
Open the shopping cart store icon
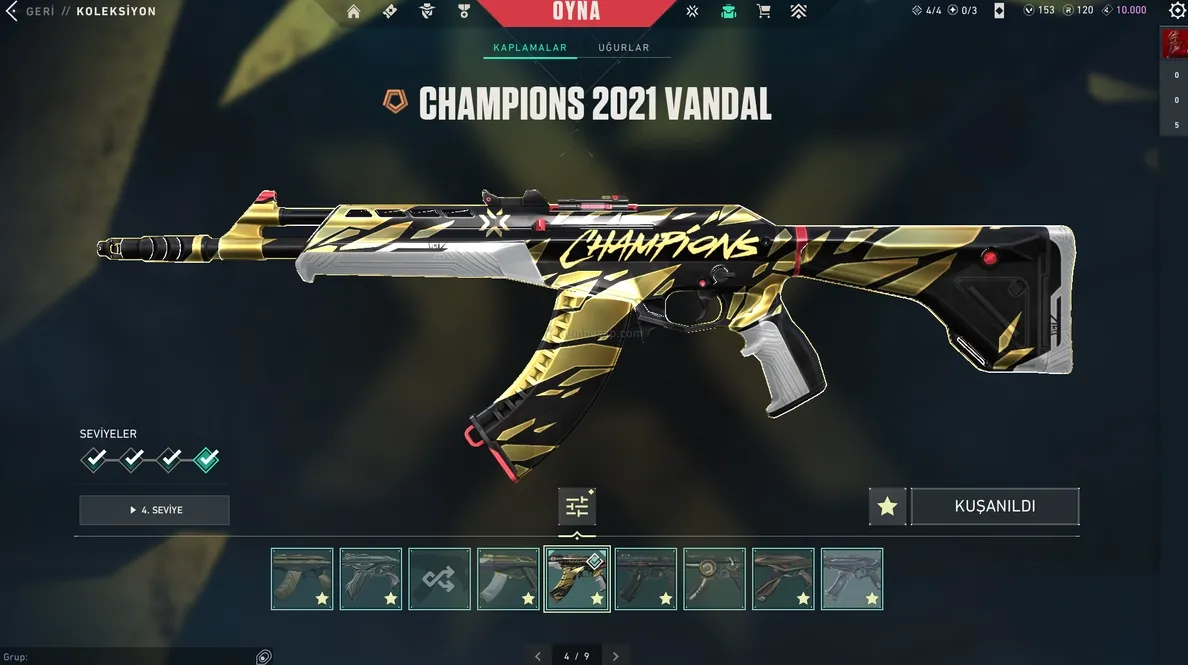764,11
